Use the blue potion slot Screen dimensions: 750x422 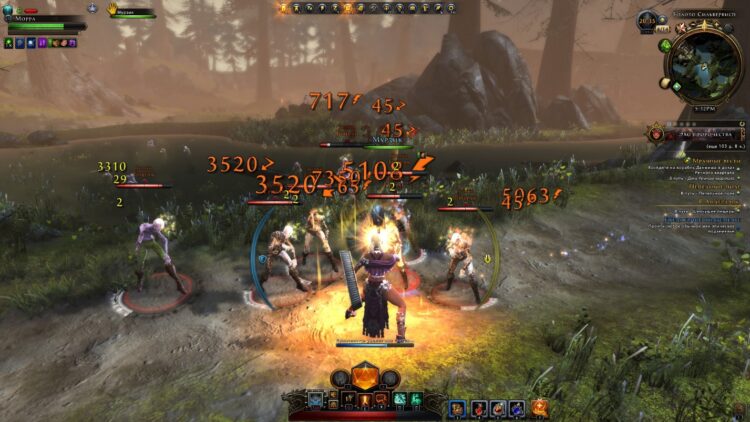517,407
